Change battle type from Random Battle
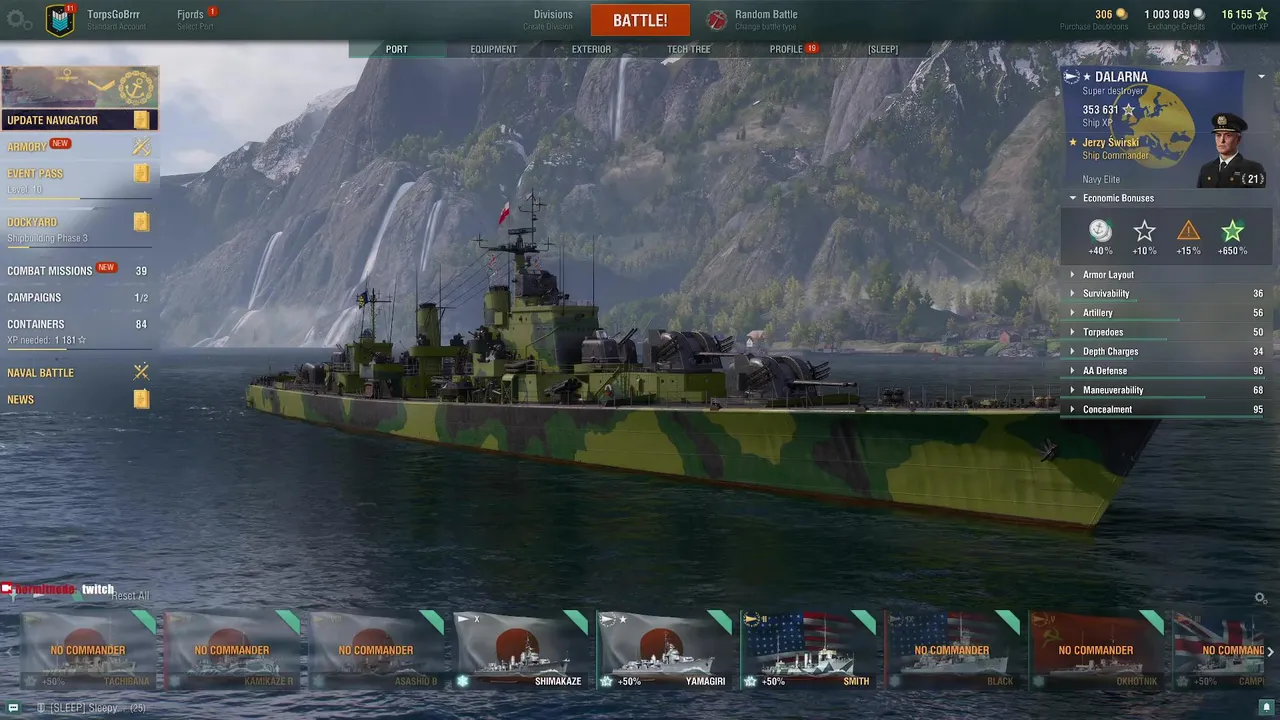The image size is (1280, 720). pyautogui.click(x=765, y=19)
